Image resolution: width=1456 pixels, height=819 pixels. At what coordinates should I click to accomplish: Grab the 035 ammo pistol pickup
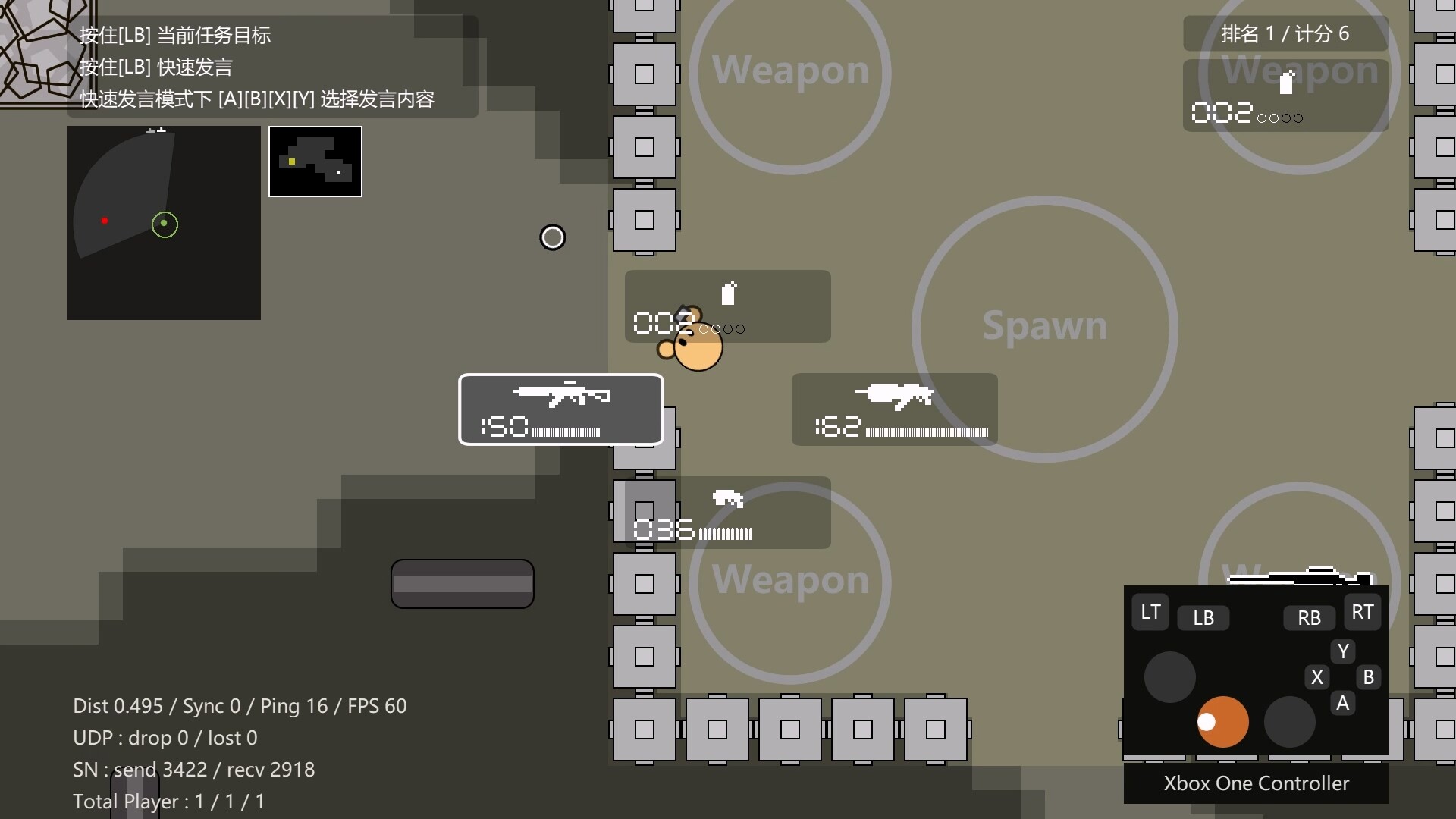[724, 513]
